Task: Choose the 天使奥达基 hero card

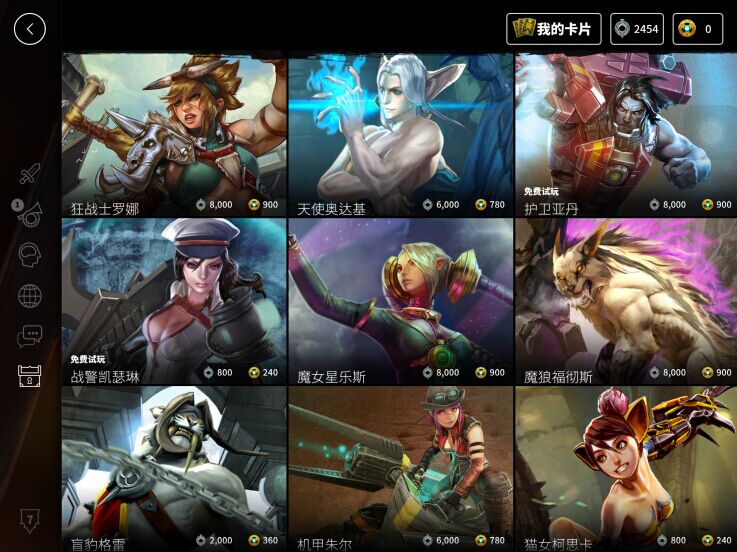Action: pyautogui.click(x=400, y=135)
